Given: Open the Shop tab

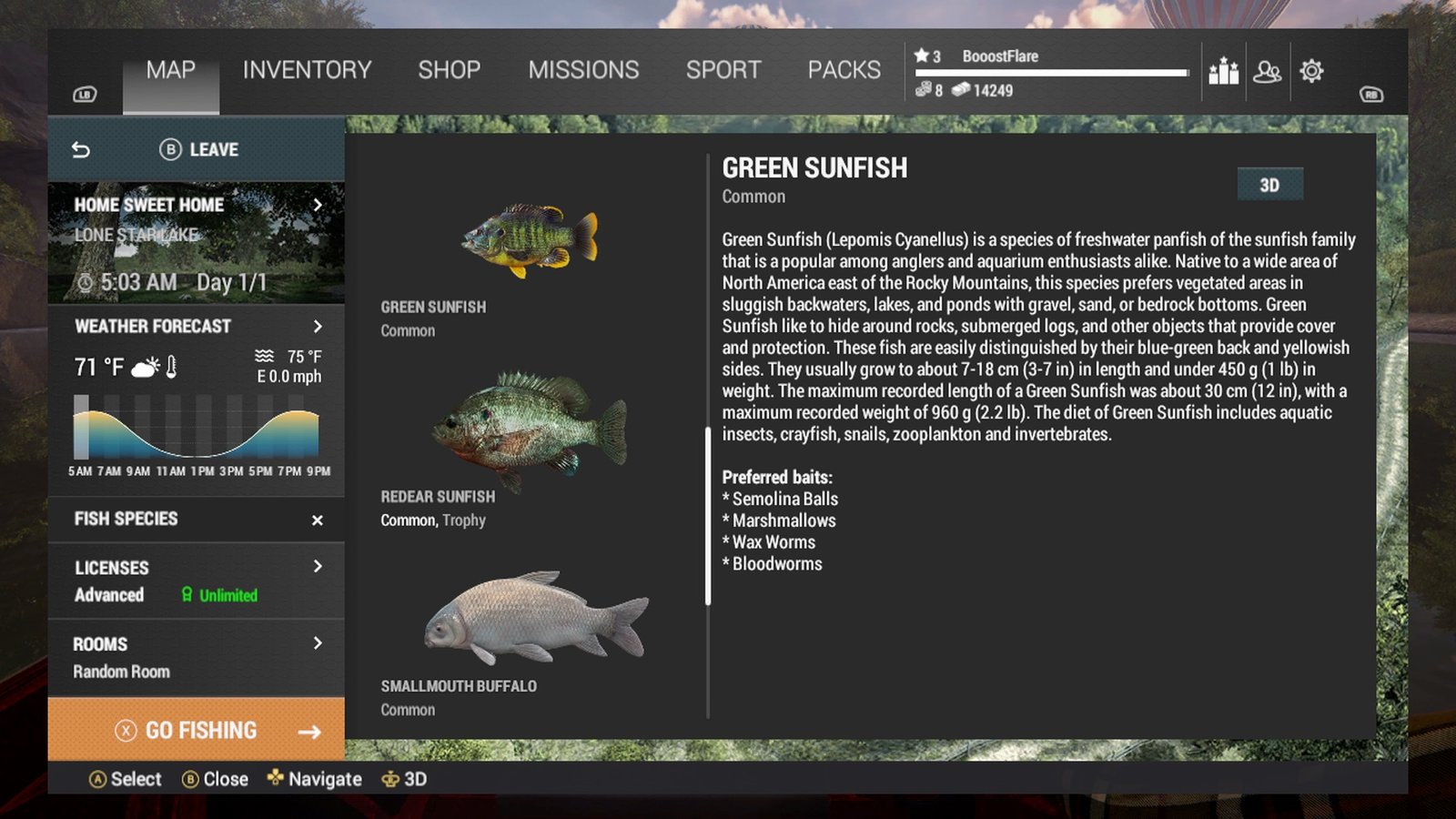Looking at the screenshot, I should pyautogui.click(x=449, y=70).
